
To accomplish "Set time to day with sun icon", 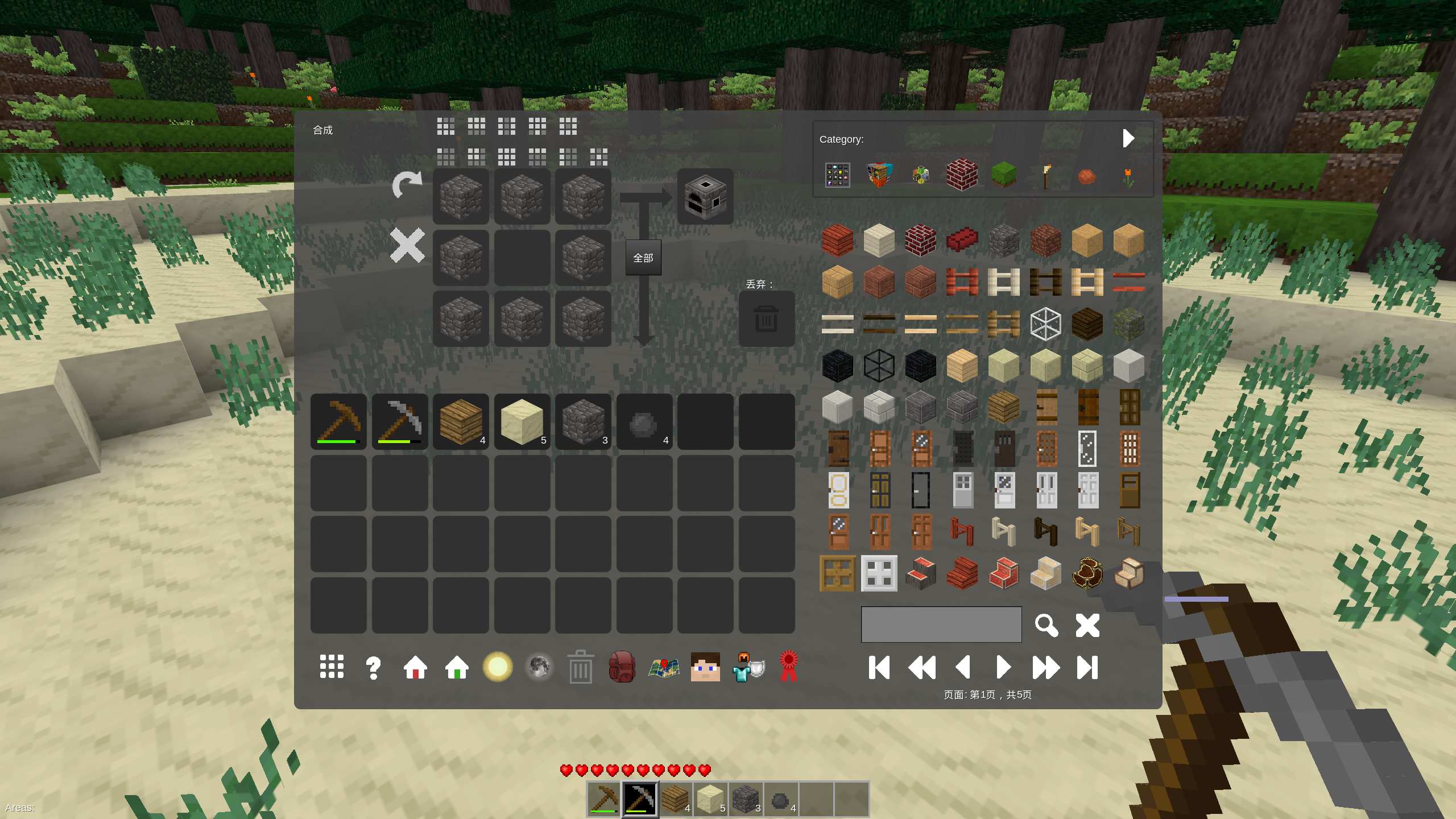I will click(x=498, y=667).
